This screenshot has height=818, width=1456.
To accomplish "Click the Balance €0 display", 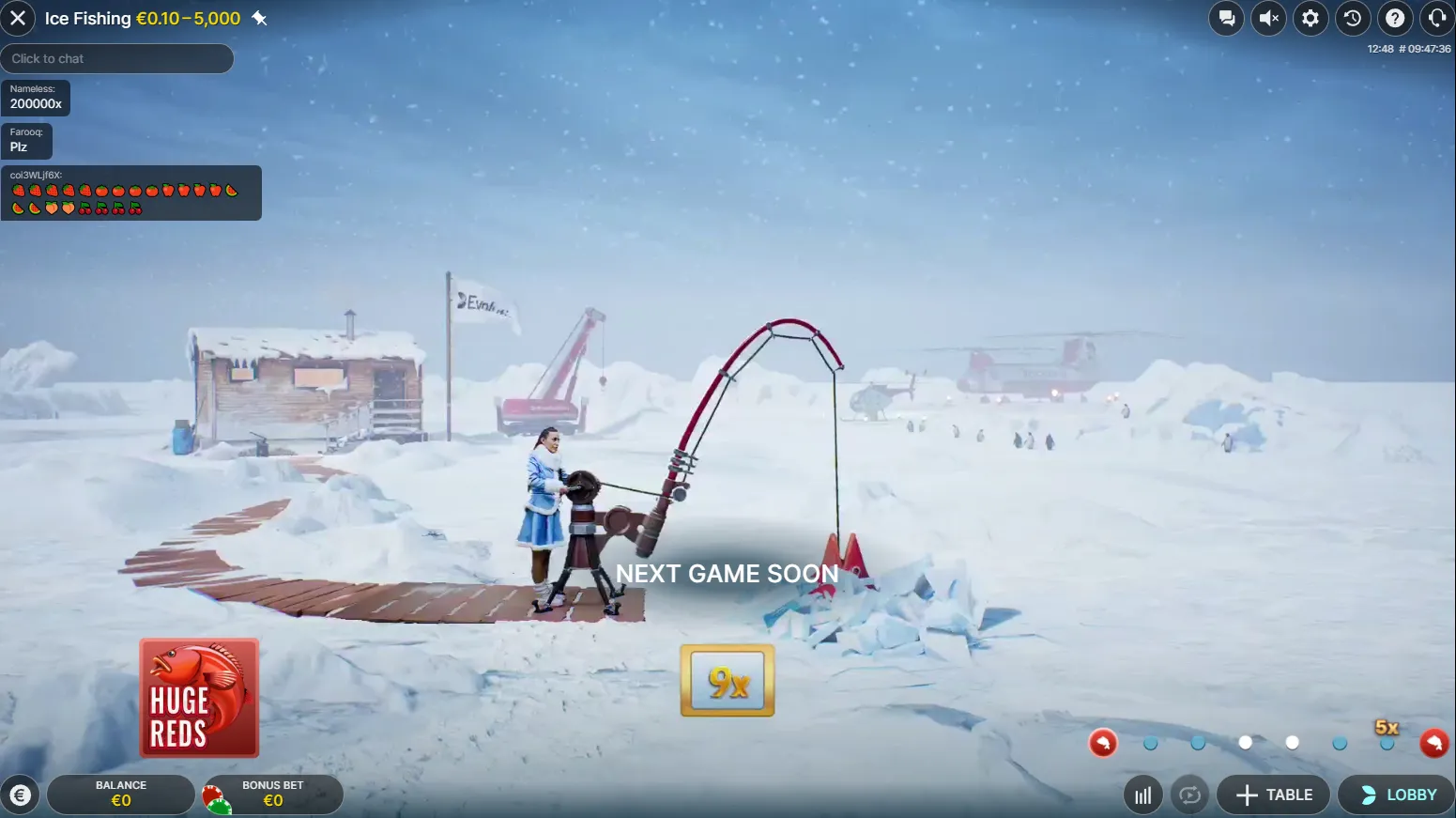I will pyautogui.click(x=121, y=795).
